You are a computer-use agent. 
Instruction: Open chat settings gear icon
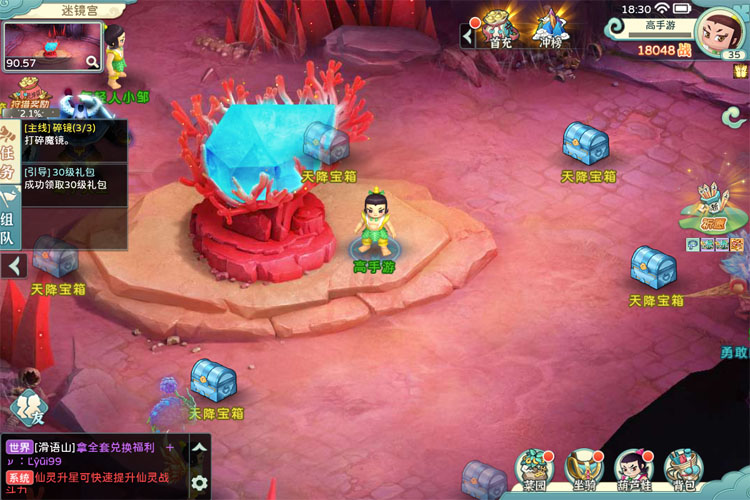point(198,483)
